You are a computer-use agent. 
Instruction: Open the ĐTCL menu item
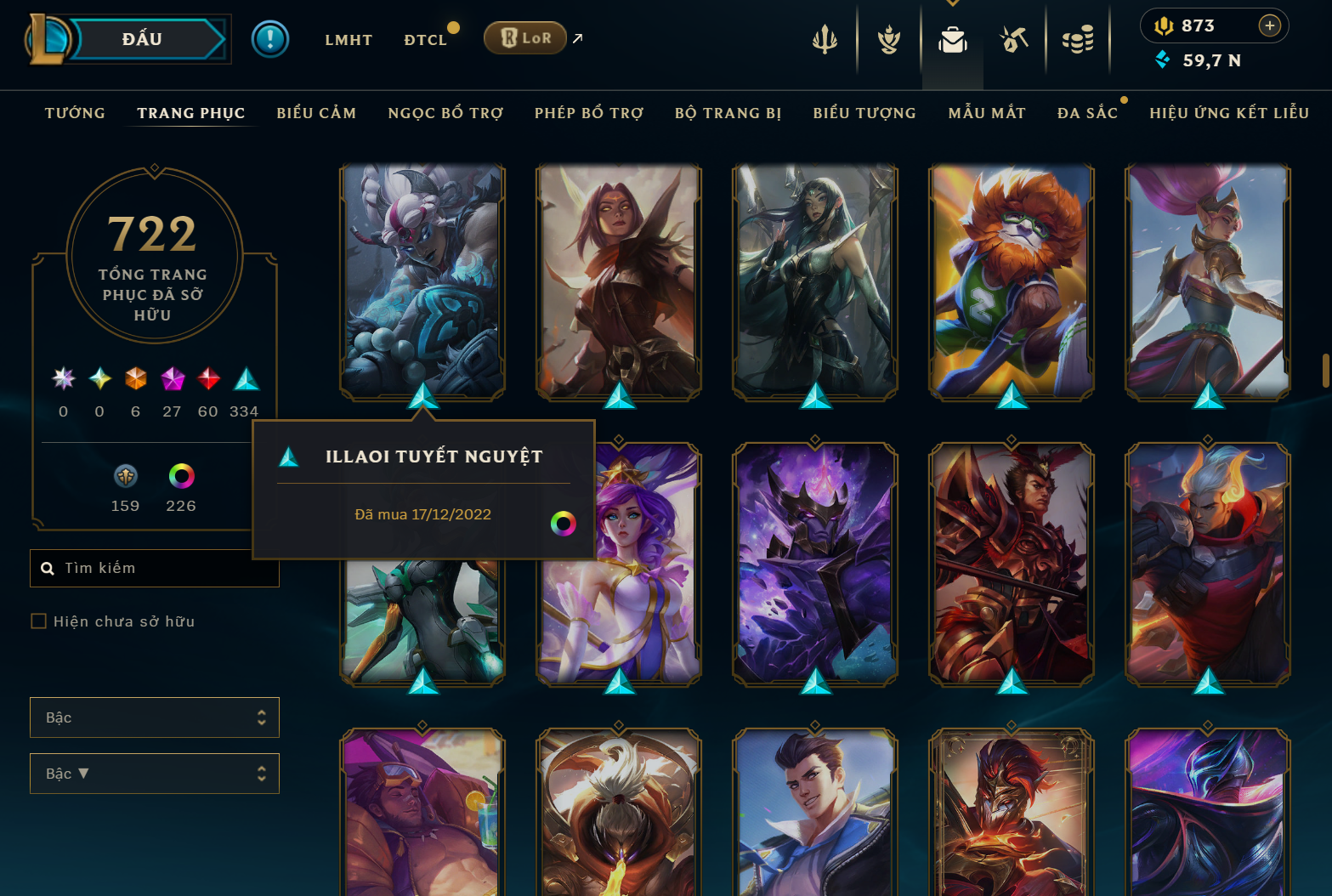[x=426, y=39]
